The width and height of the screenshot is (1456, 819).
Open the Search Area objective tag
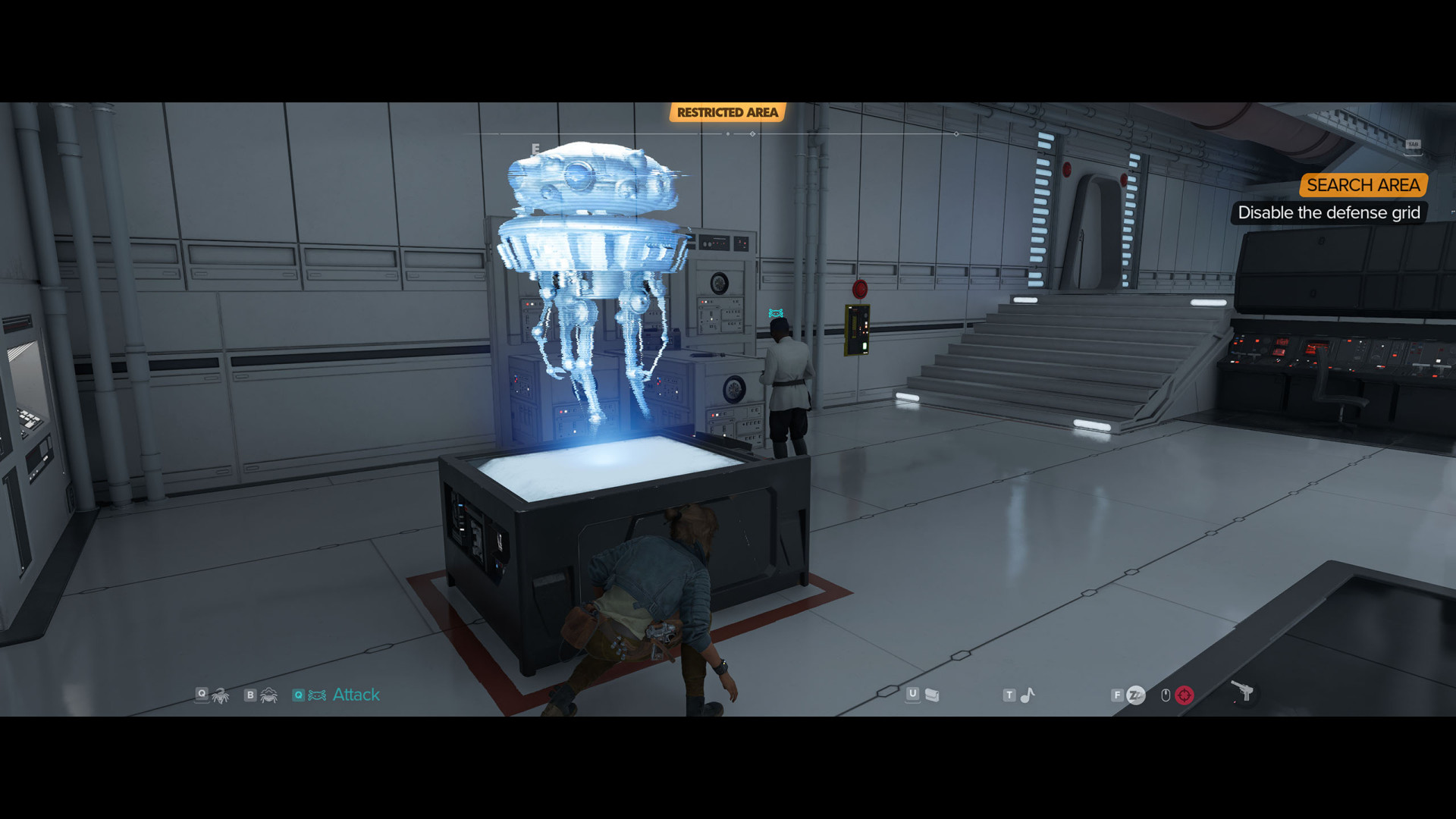[x=1363, y=185]
